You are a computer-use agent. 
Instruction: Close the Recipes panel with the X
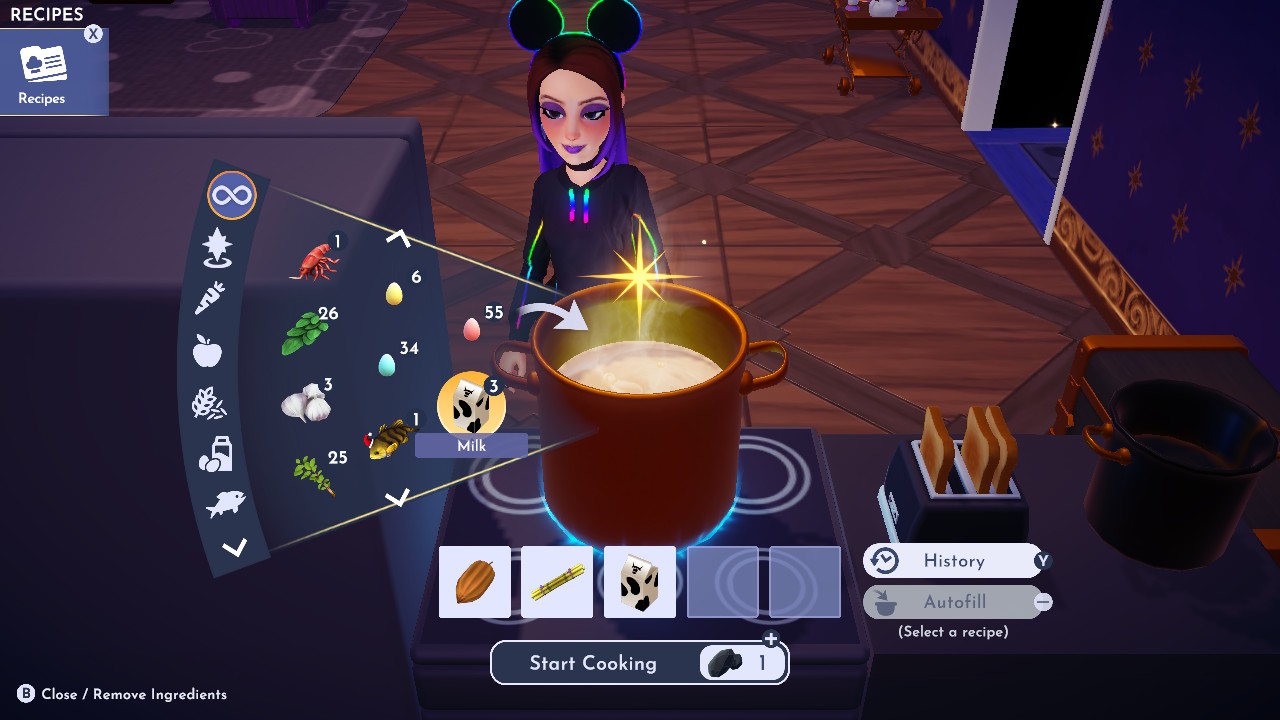click(92, 33)
